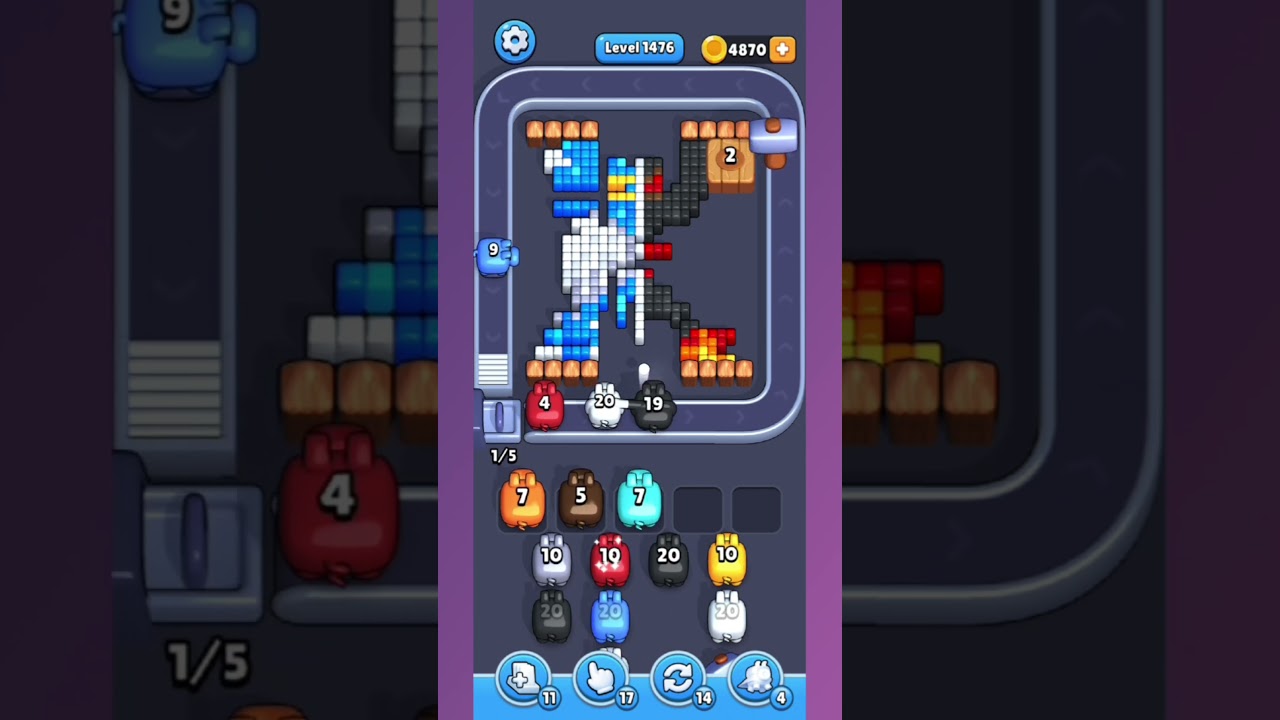Viewport: 1280px width, 720px height.
Task: Select the red bottle numbered 4
Action: pyautogui.click(x=546, y=404)
